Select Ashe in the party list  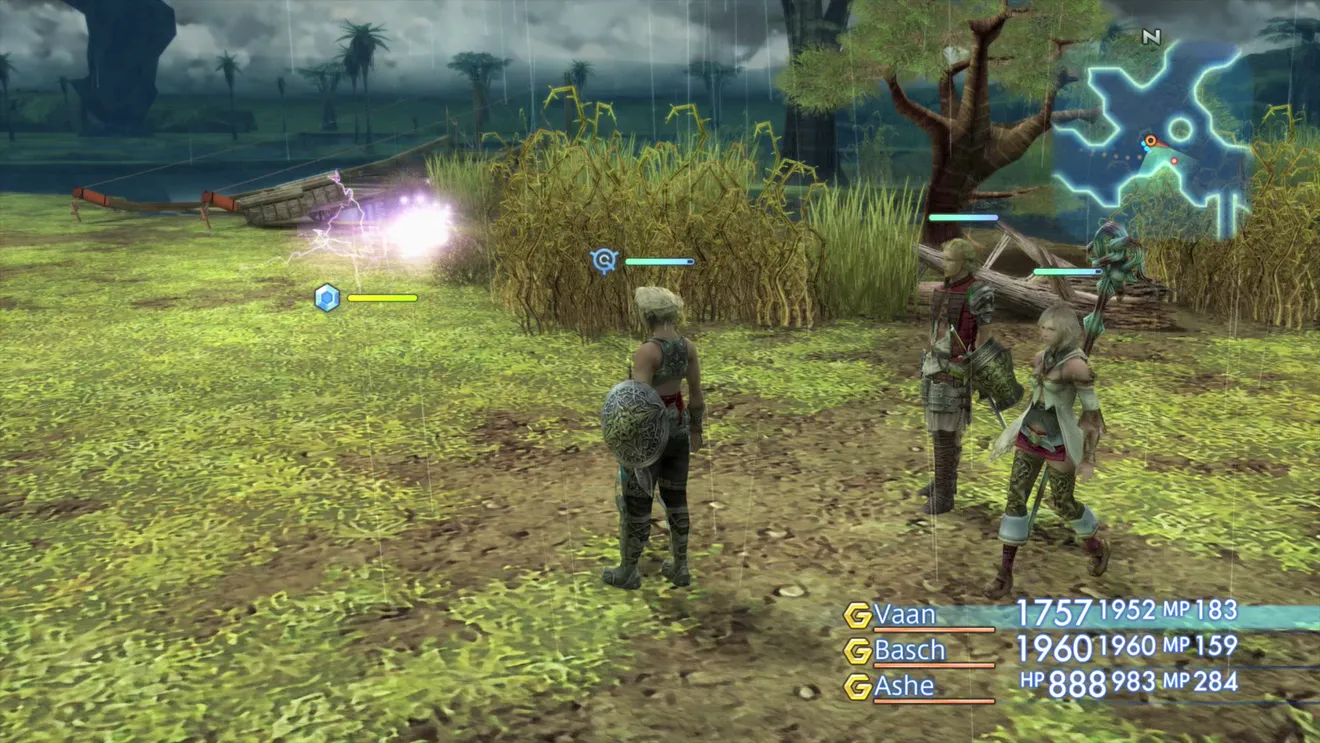click(x=904, y=687)
